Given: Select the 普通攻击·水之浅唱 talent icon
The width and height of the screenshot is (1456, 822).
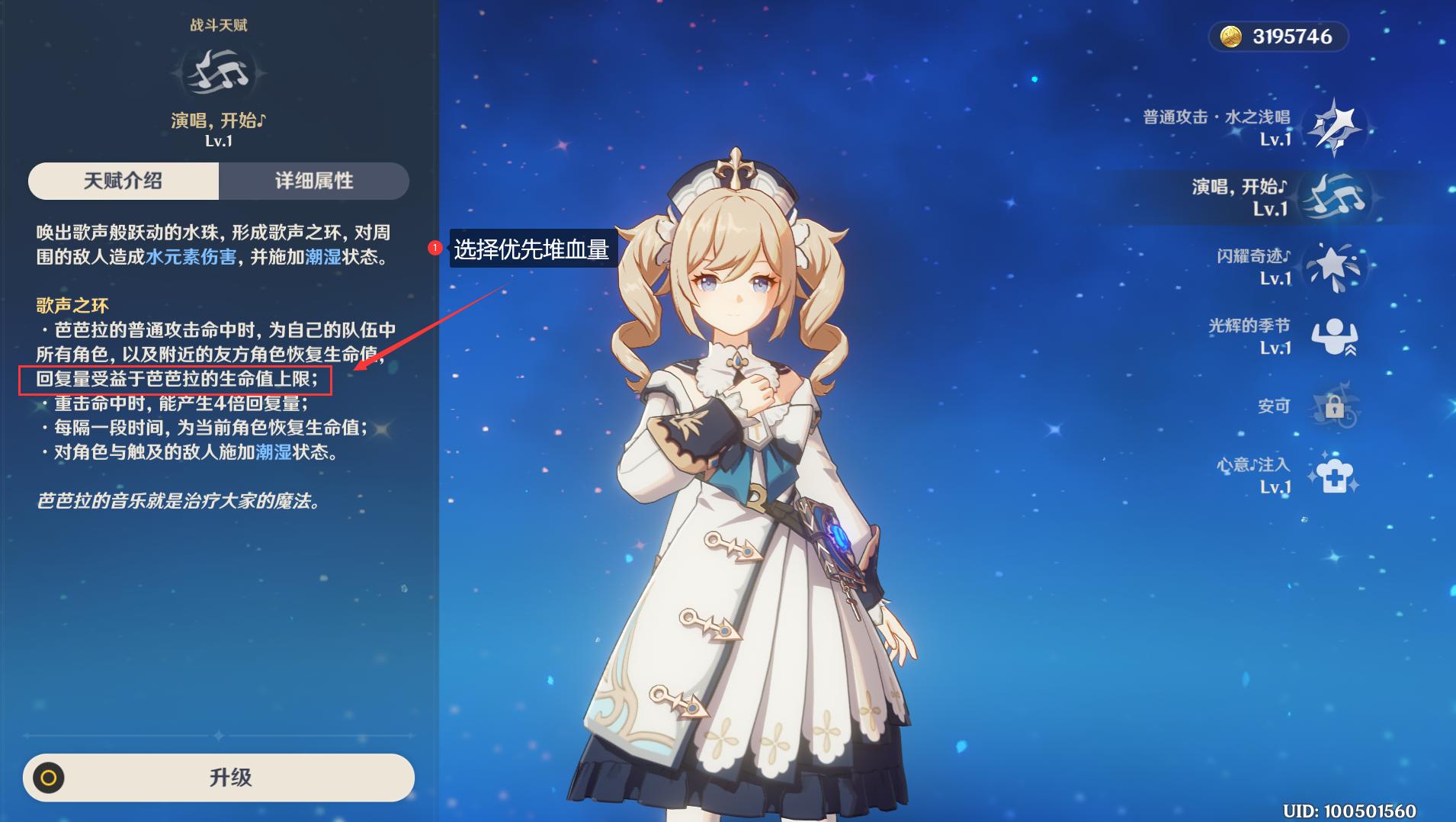Looking at the screenshot, I should click(x=1336, y=125).
